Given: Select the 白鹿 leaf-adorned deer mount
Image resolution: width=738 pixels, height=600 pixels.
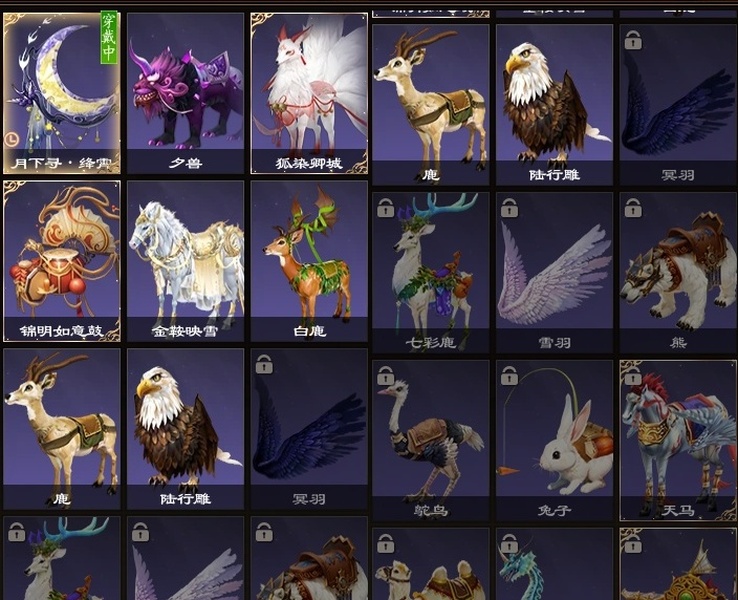Looking at the screenshot, I should (x=309, y=260).
